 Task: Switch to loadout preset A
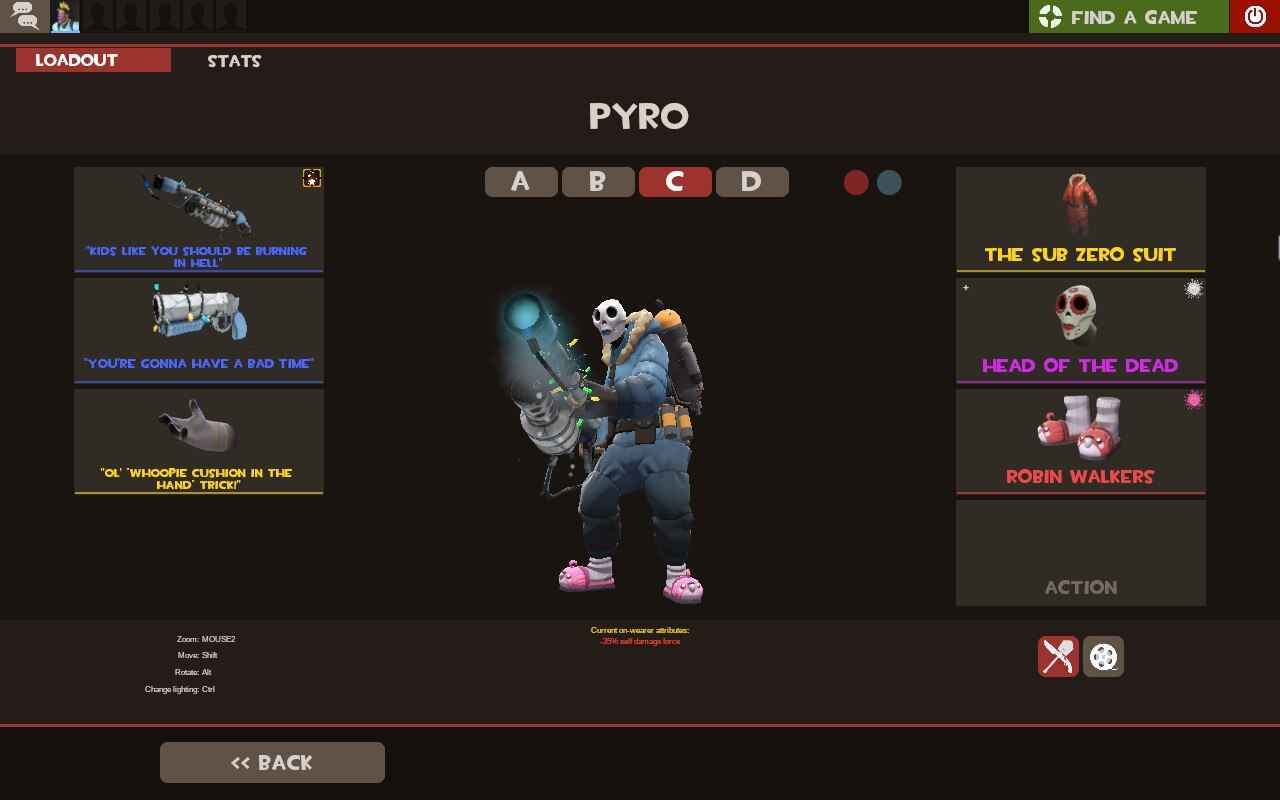pyautogui.click(x=521, y=181)
